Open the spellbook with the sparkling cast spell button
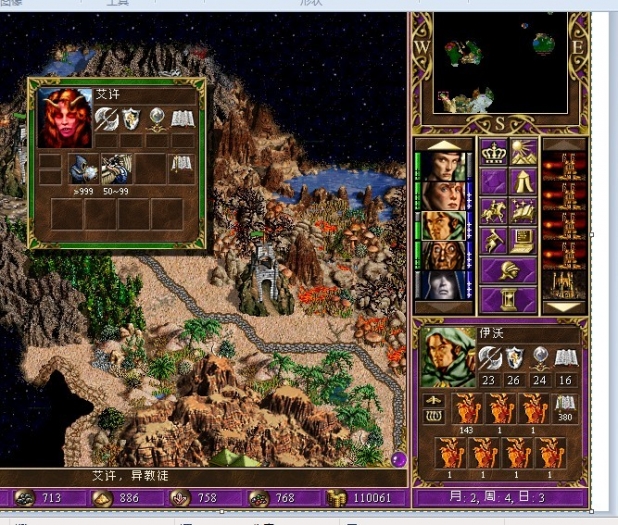 tap(524, 210)
